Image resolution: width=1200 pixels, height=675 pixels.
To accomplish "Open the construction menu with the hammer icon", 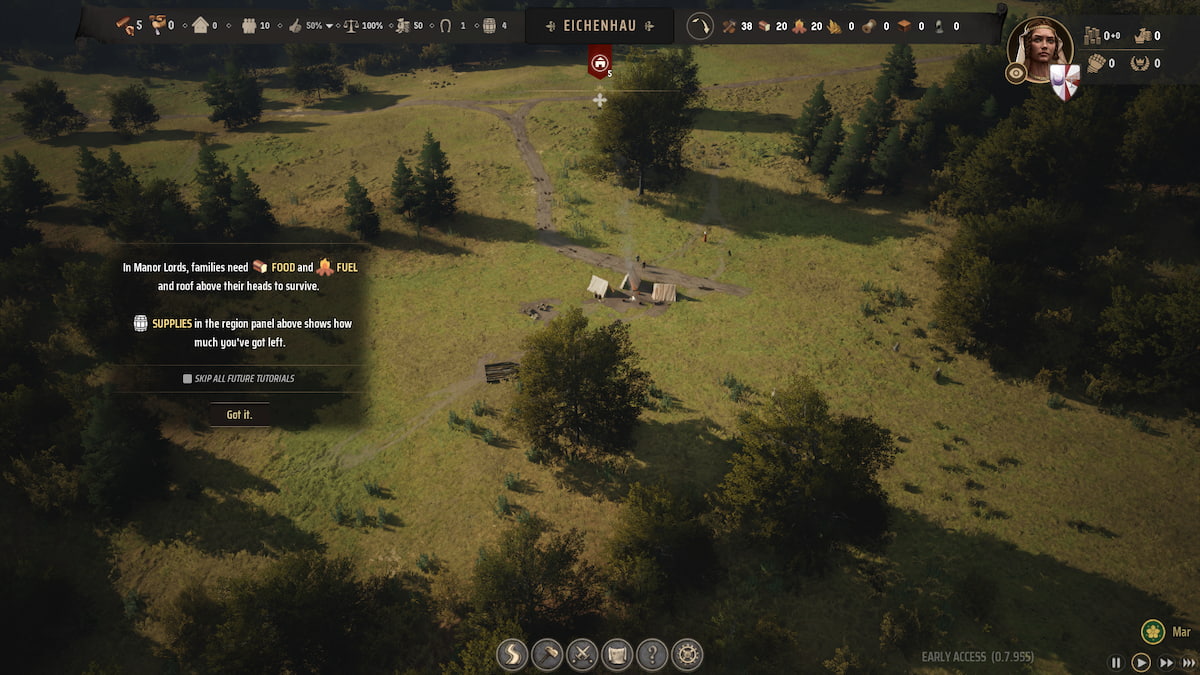I will (x=547, y=655).
